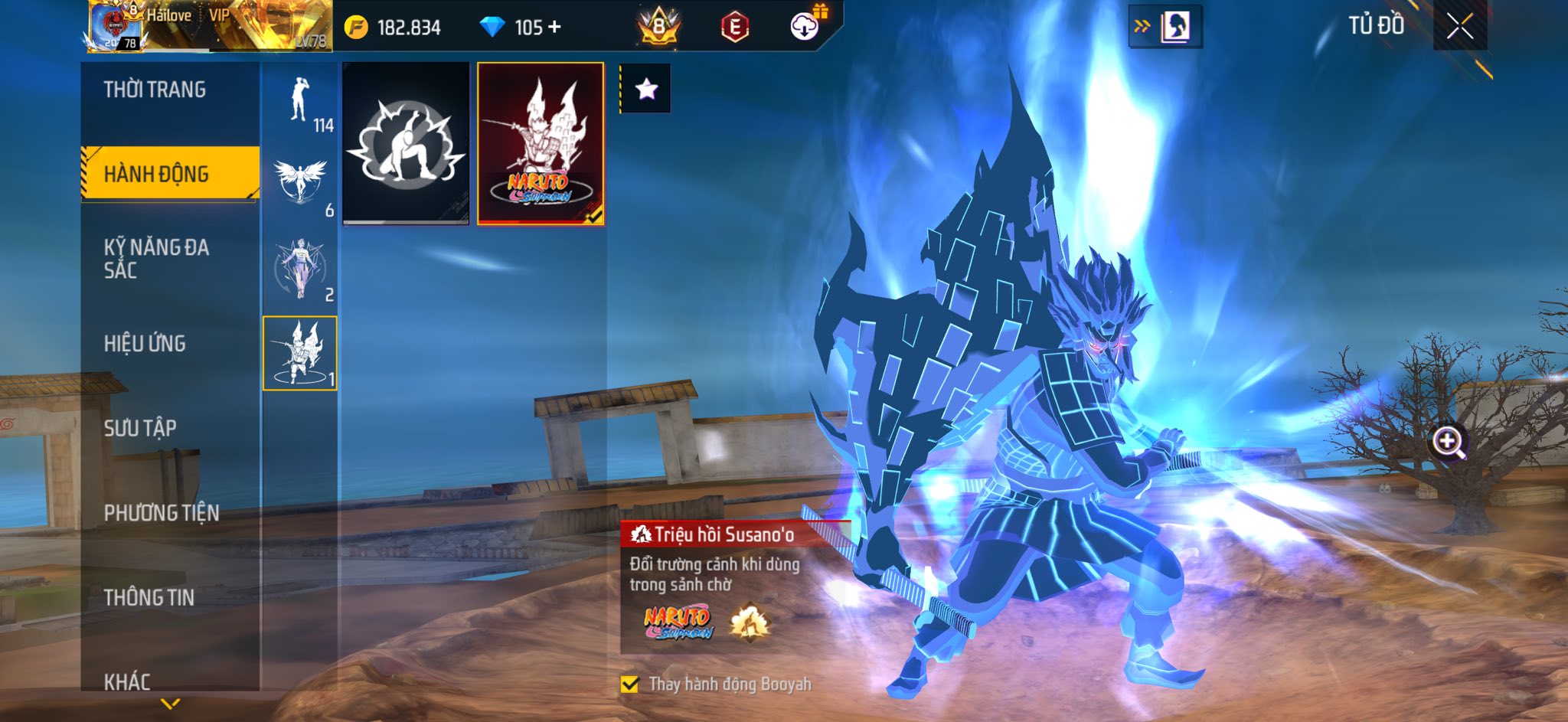The width and height of the screenshot is (1568, 722).
Task: Pick the Naruto Shippuden Susano'o tile
Action: tap(541, 143)
